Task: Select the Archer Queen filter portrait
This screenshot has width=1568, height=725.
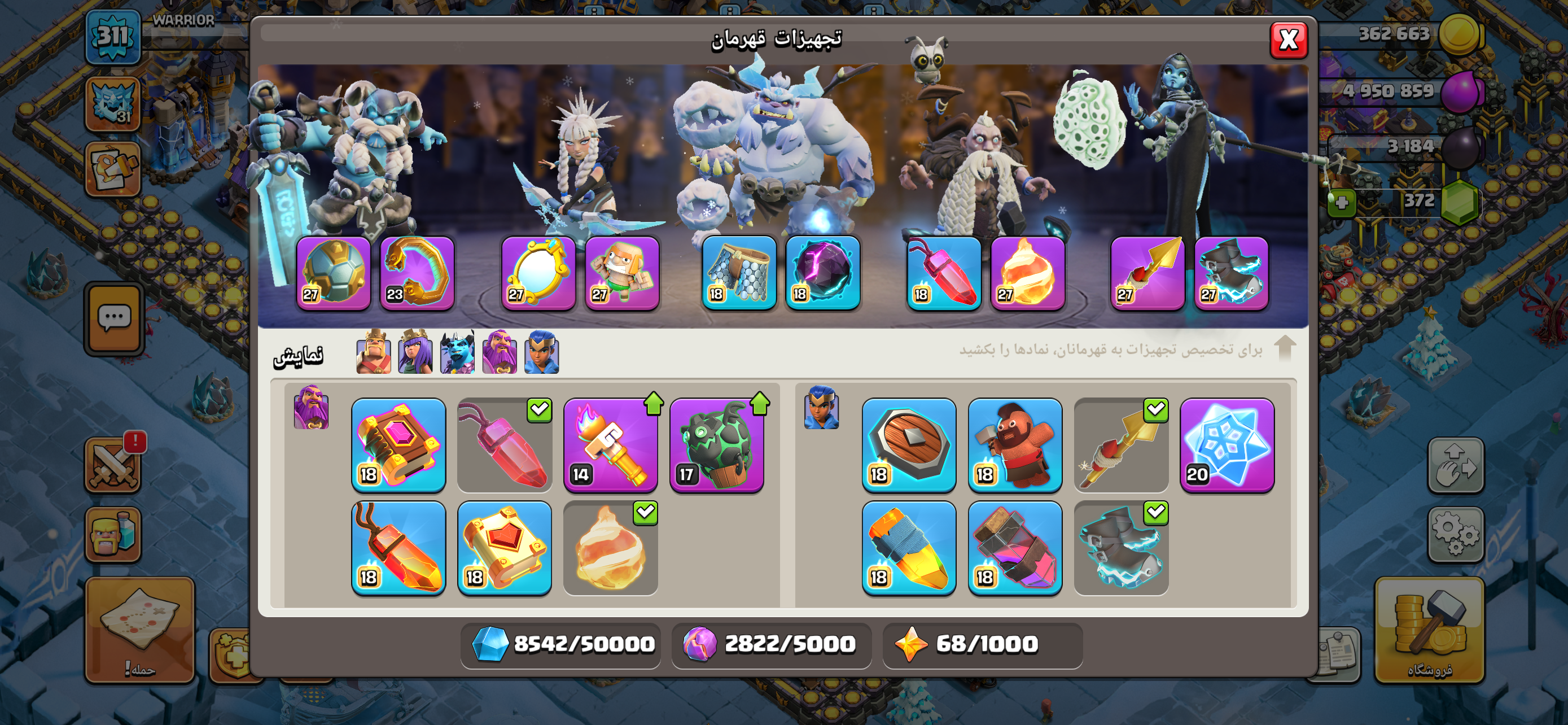Action: point(415,352)
